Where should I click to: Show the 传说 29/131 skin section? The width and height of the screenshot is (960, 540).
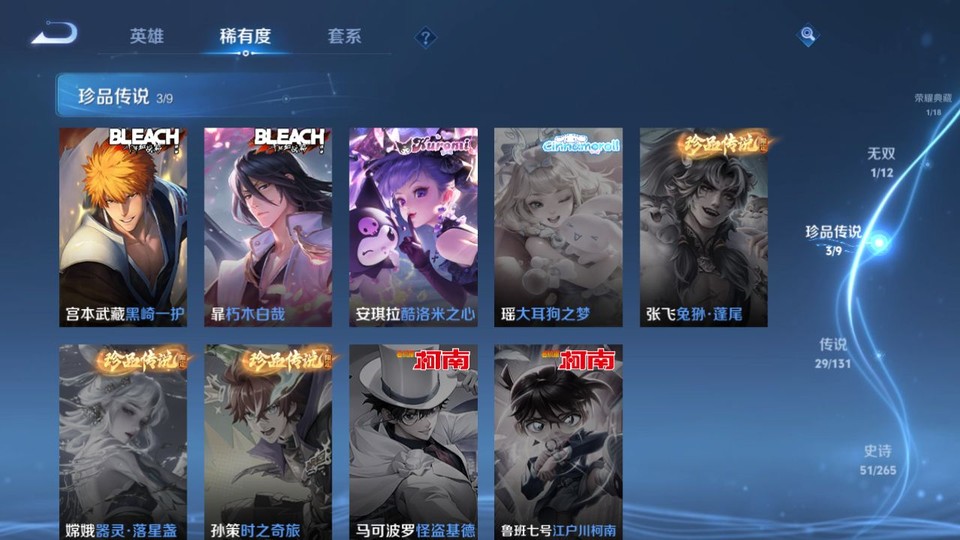click(834, 352)
